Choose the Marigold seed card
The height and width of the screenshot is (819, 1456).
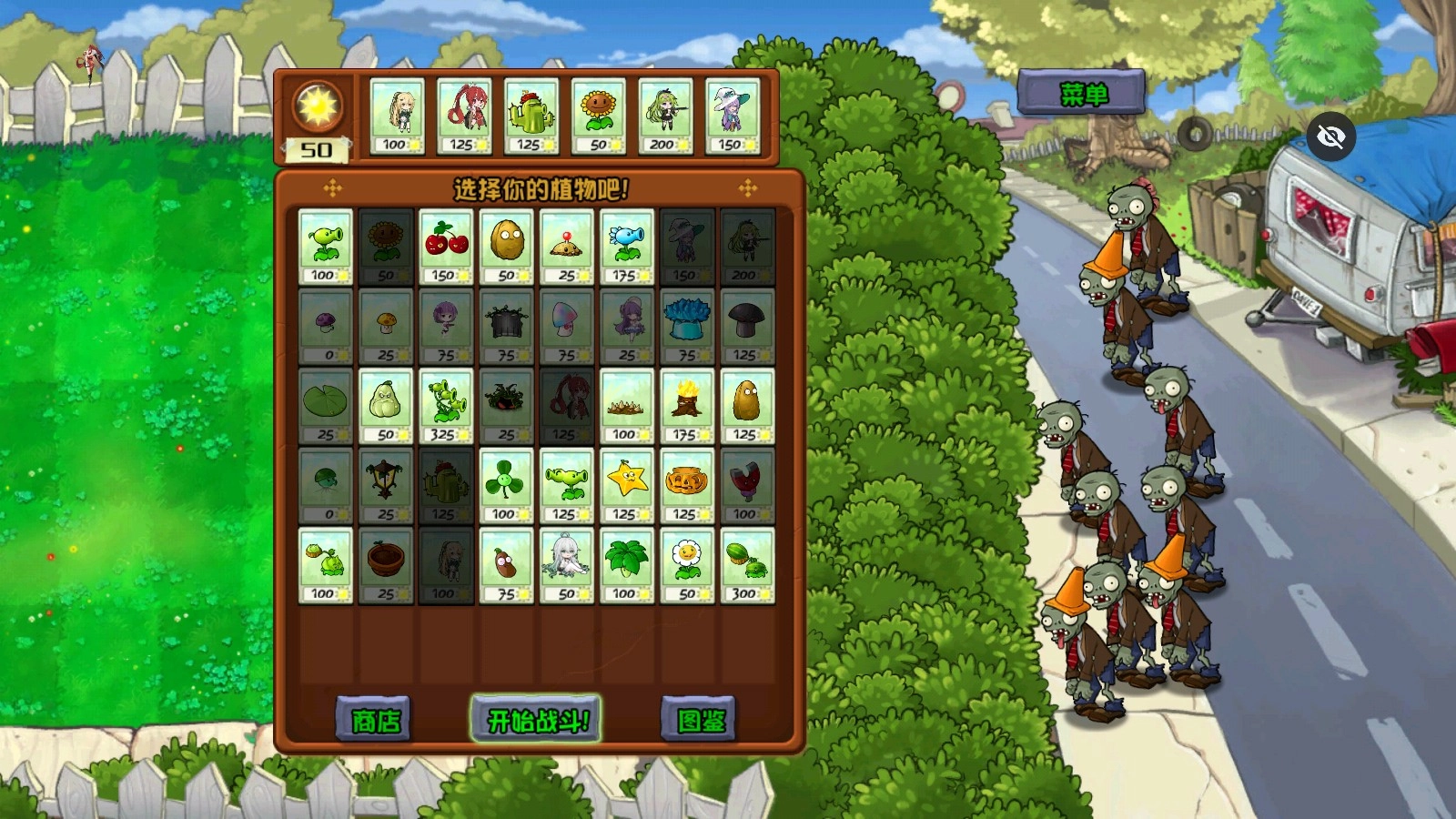coord(686,565)
